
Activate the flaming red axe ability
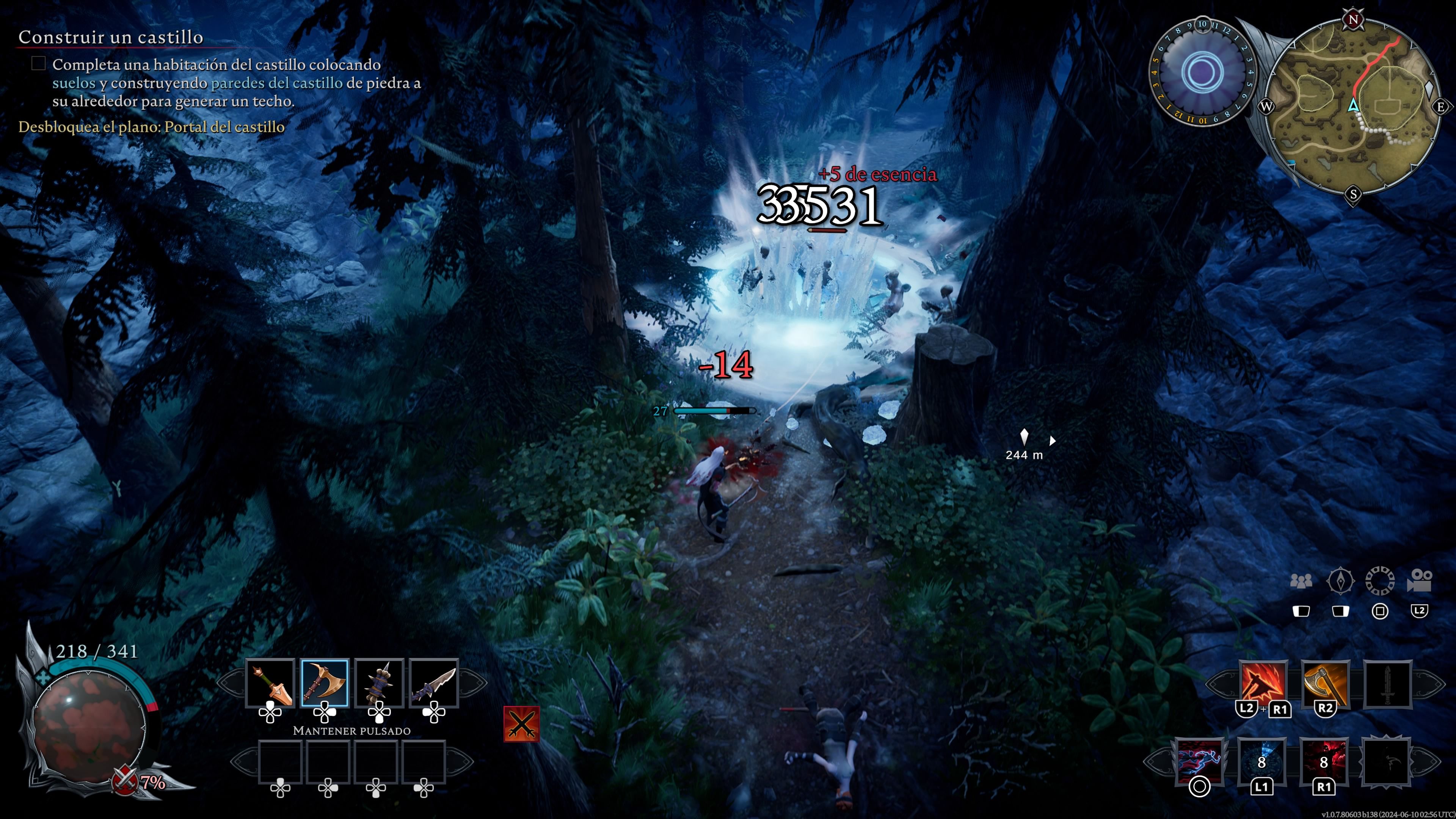pyautogui.click(x=1263, y=684)
